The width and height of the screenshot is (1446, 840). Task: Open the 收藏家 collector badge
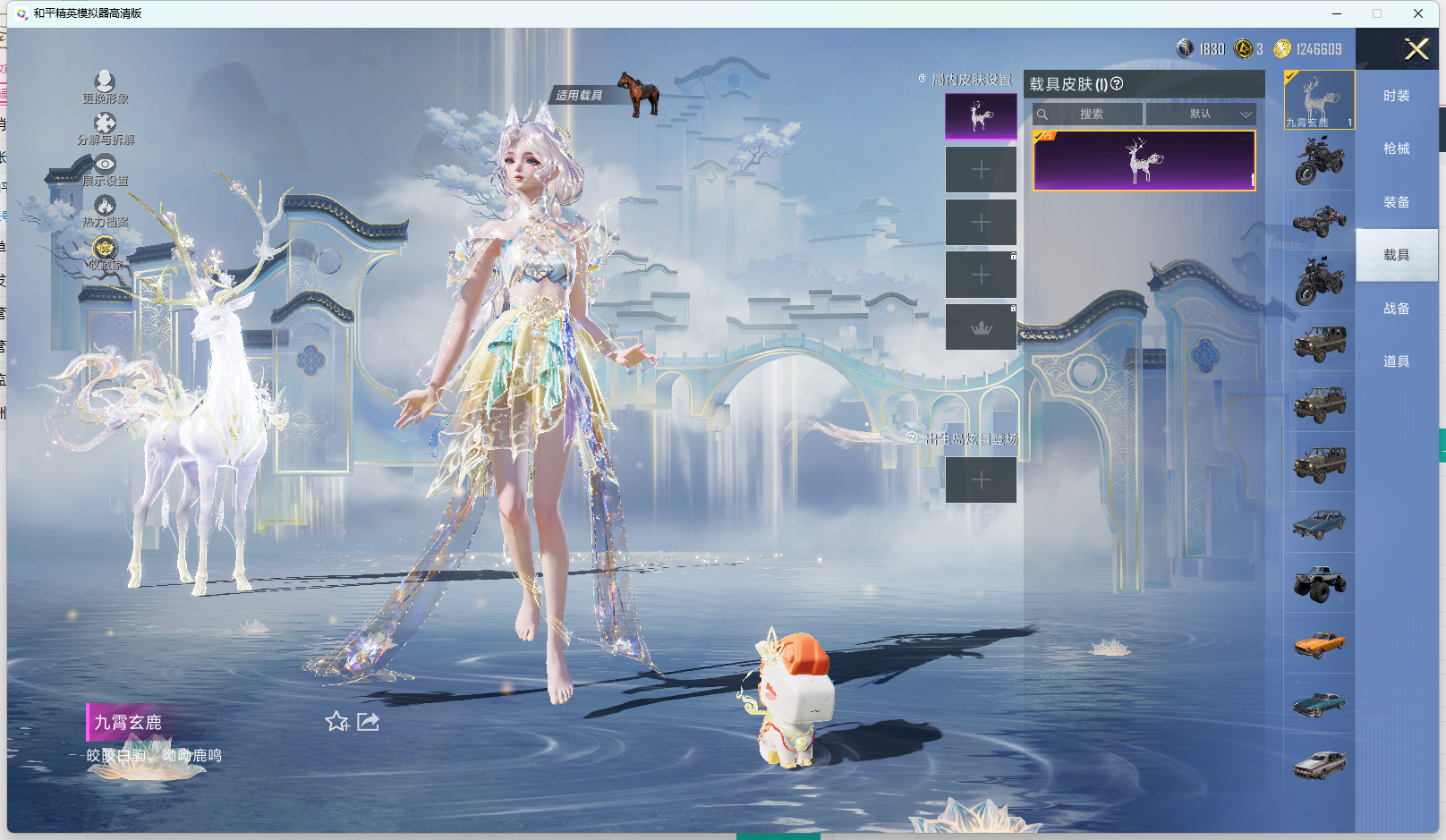tap(105, 252)
